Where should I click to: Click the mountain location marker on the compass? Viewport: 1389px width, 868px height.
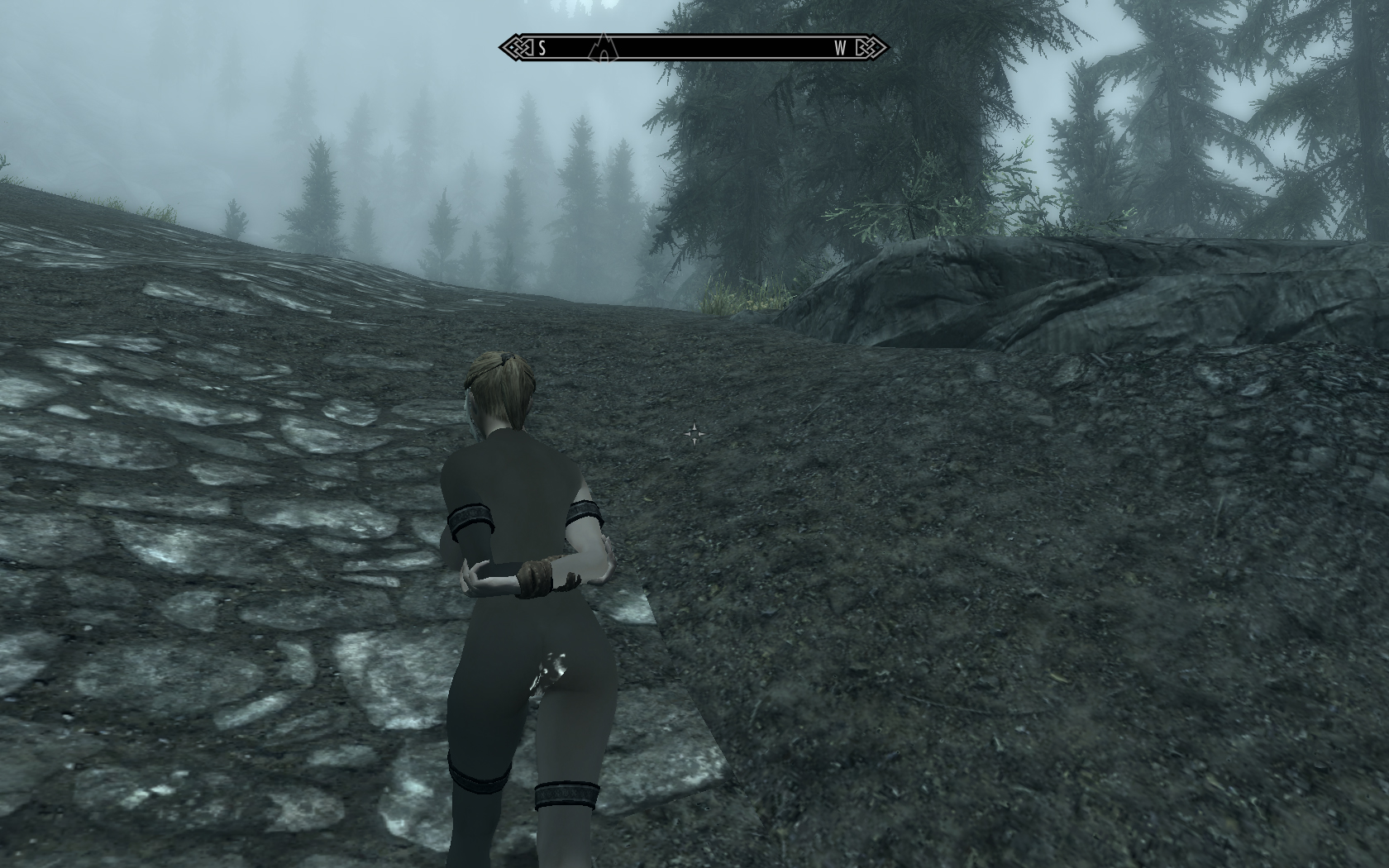(x=603, y=48)
